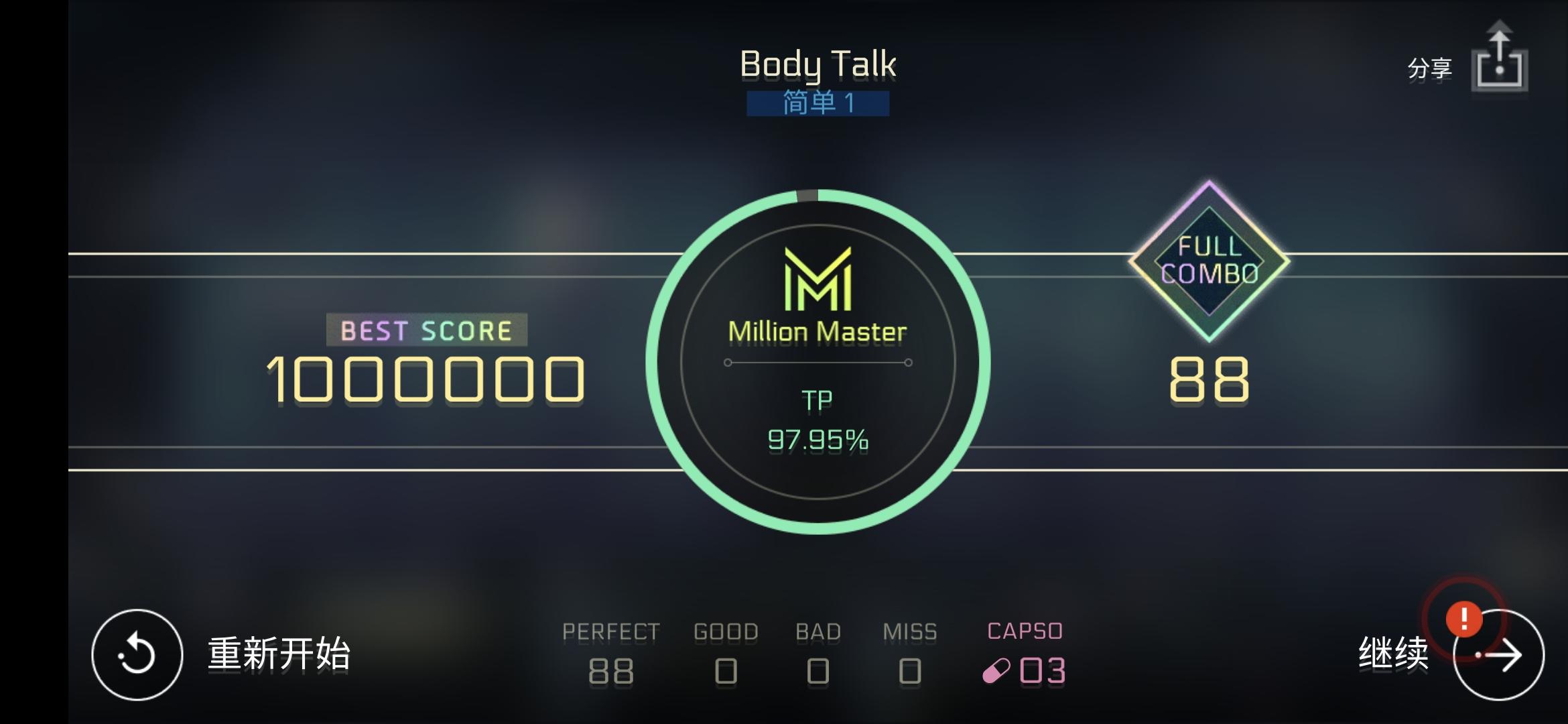Viewport: 1568px width, 724px height.
Task: Click the 重新开始 button
Action: [x=278, y=652]
